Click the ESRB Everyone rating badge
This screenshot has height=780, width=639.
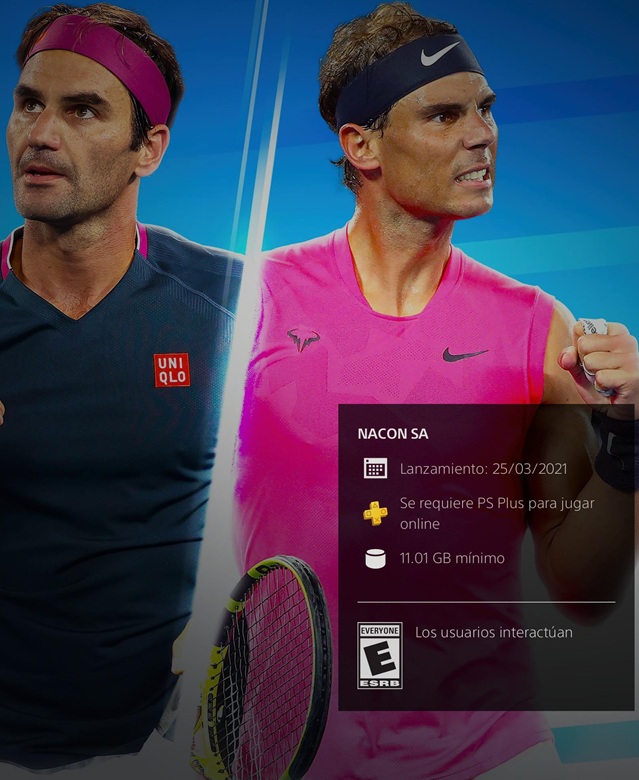pos(379,655)
